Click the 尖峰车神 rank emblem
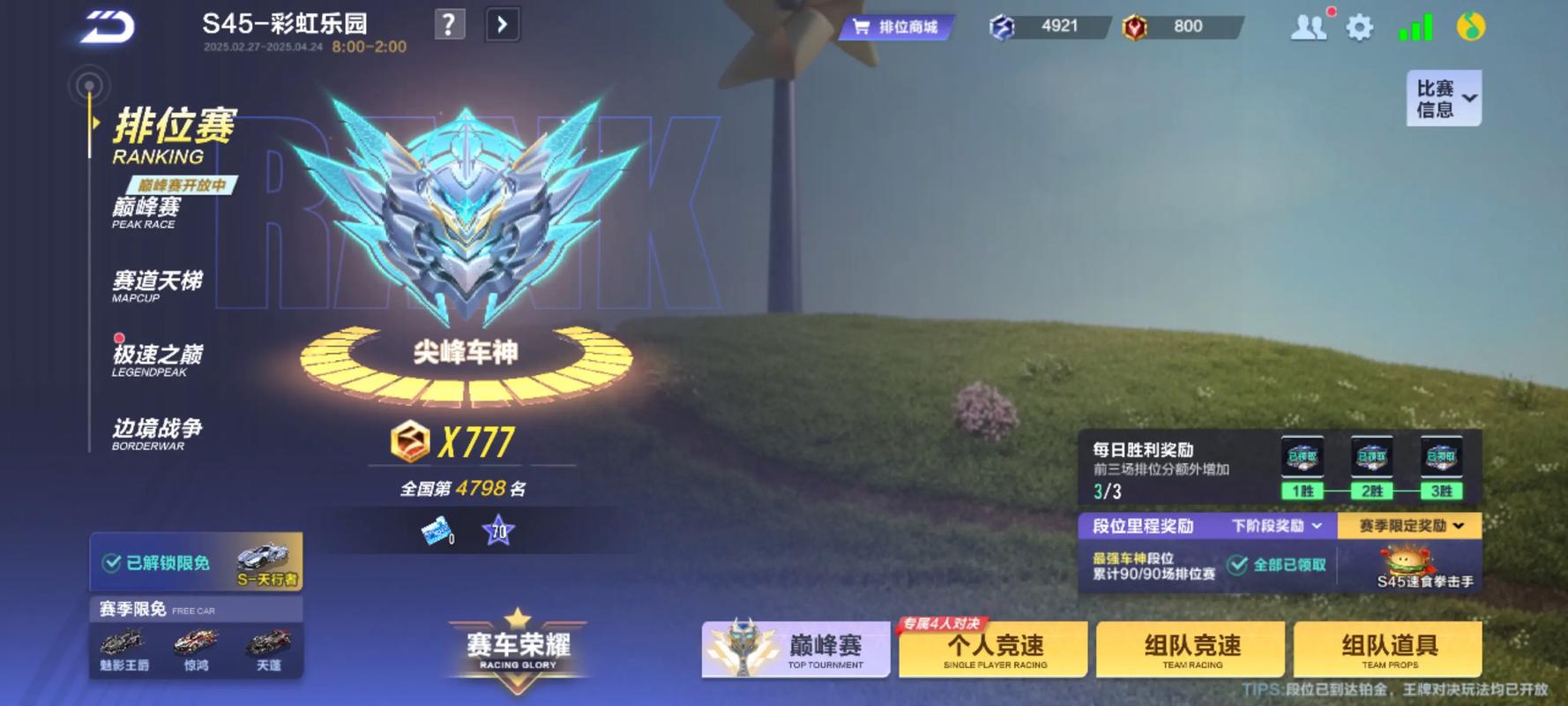Image resolution: width=1568 pixels, height=706 pixels. pyautogui.click(x=466, y=221)
